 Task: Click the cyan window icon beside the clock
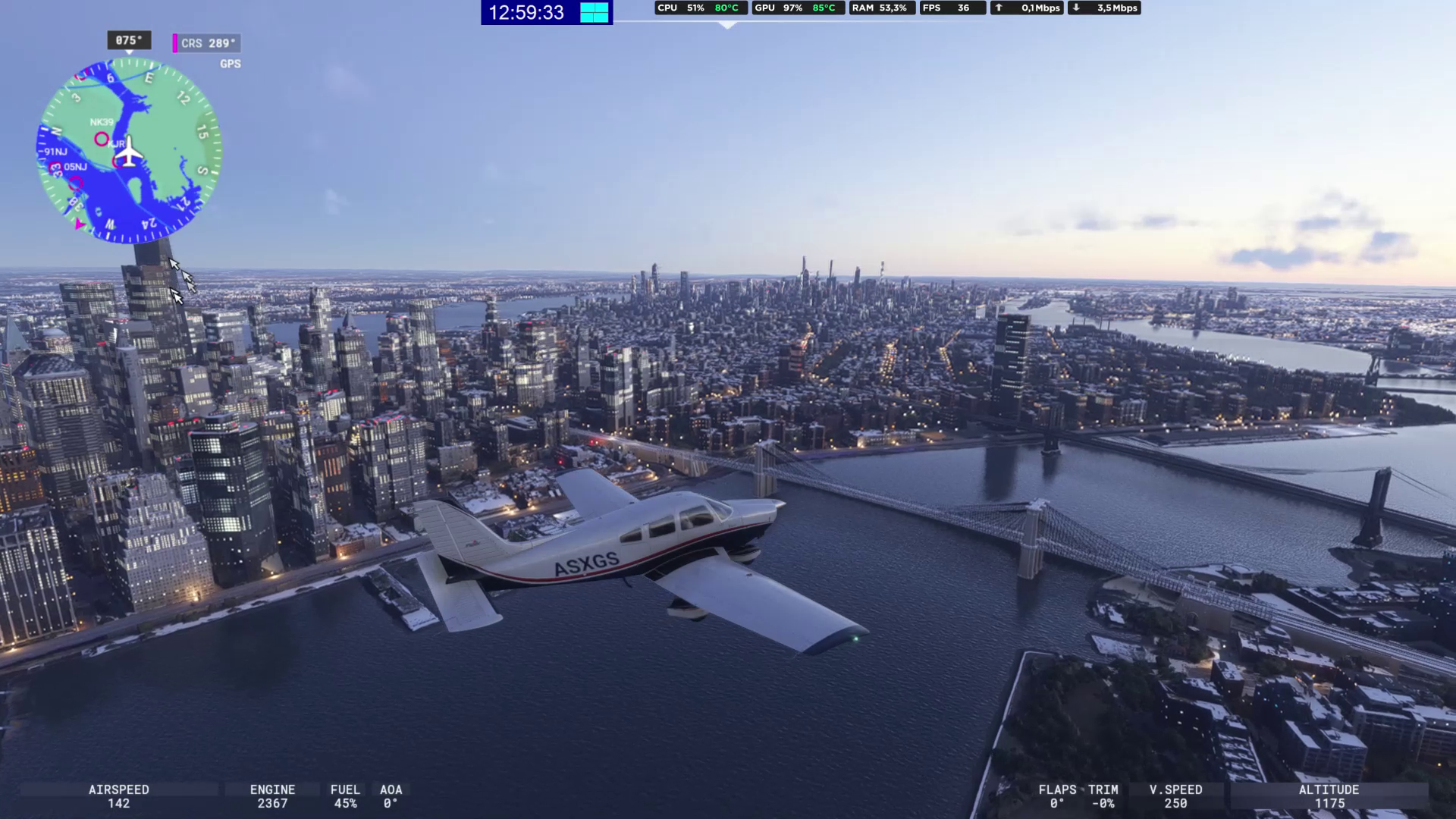point(595,13)
